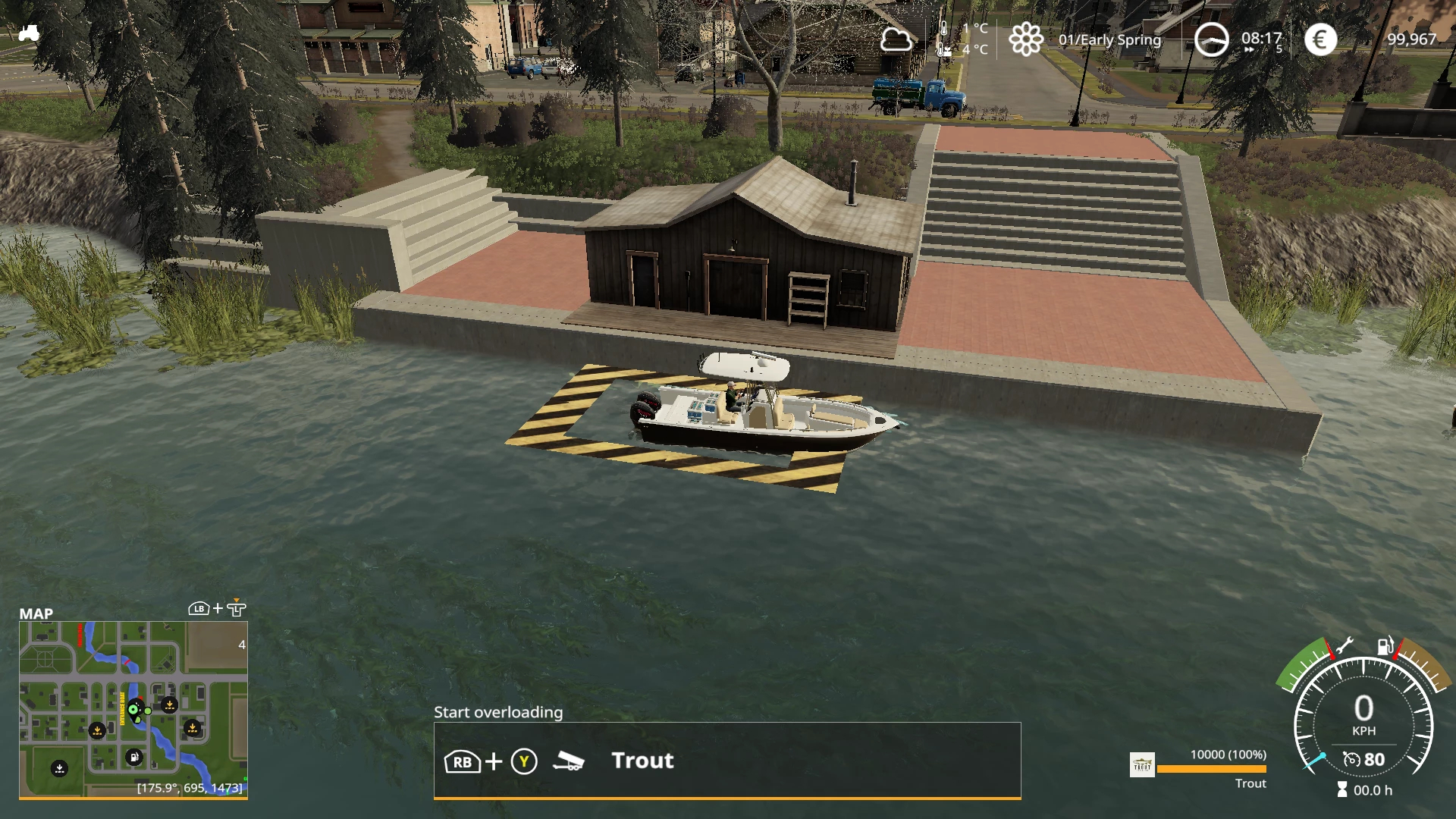The width and height of the screenshot is (1456, 819).
Task: Click the tractor icon in top-left corner
Action: (29, 33)
